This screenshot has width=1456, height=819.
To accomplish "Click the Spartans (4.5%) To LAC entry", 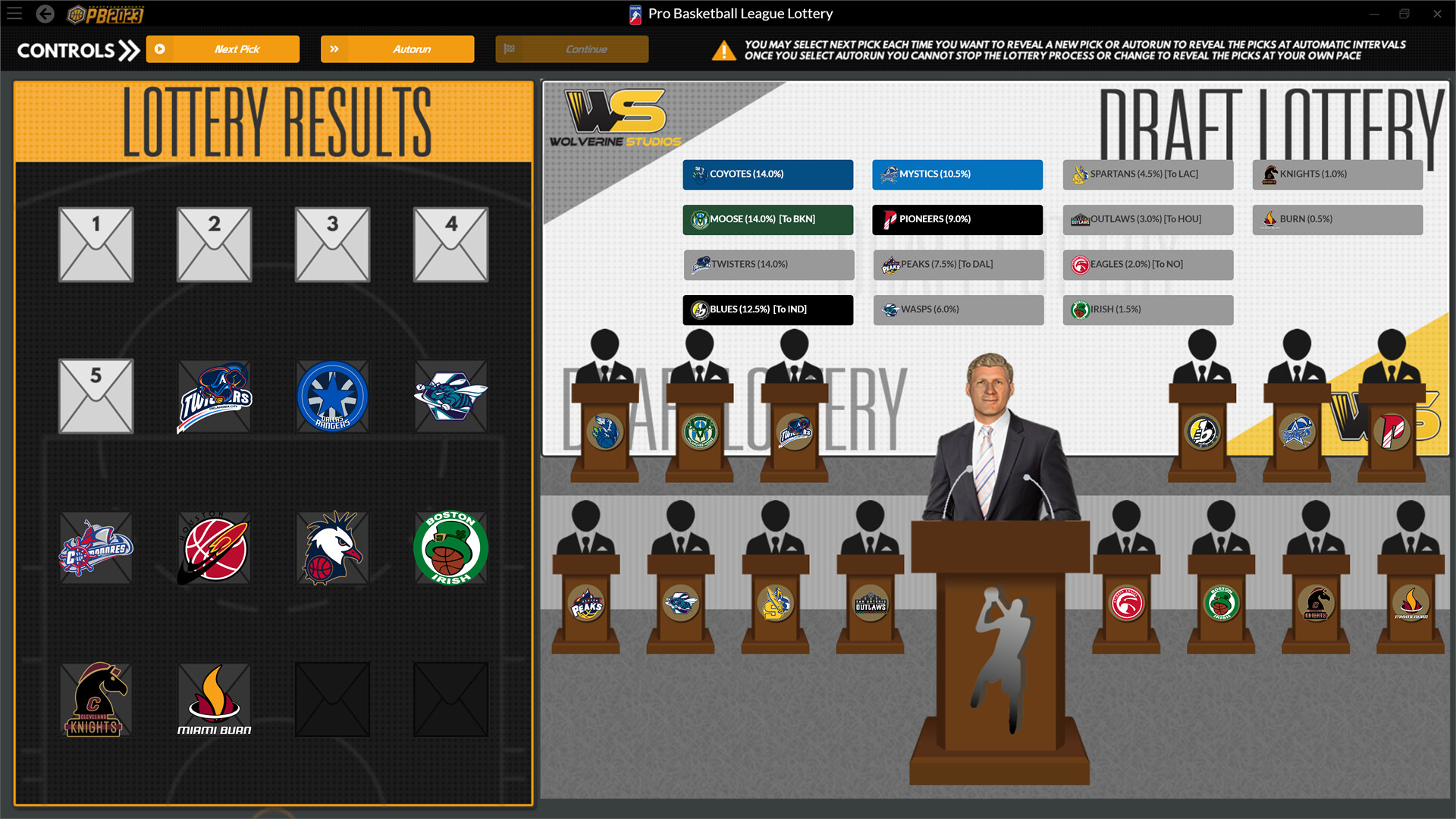I will click(1147, 174).
